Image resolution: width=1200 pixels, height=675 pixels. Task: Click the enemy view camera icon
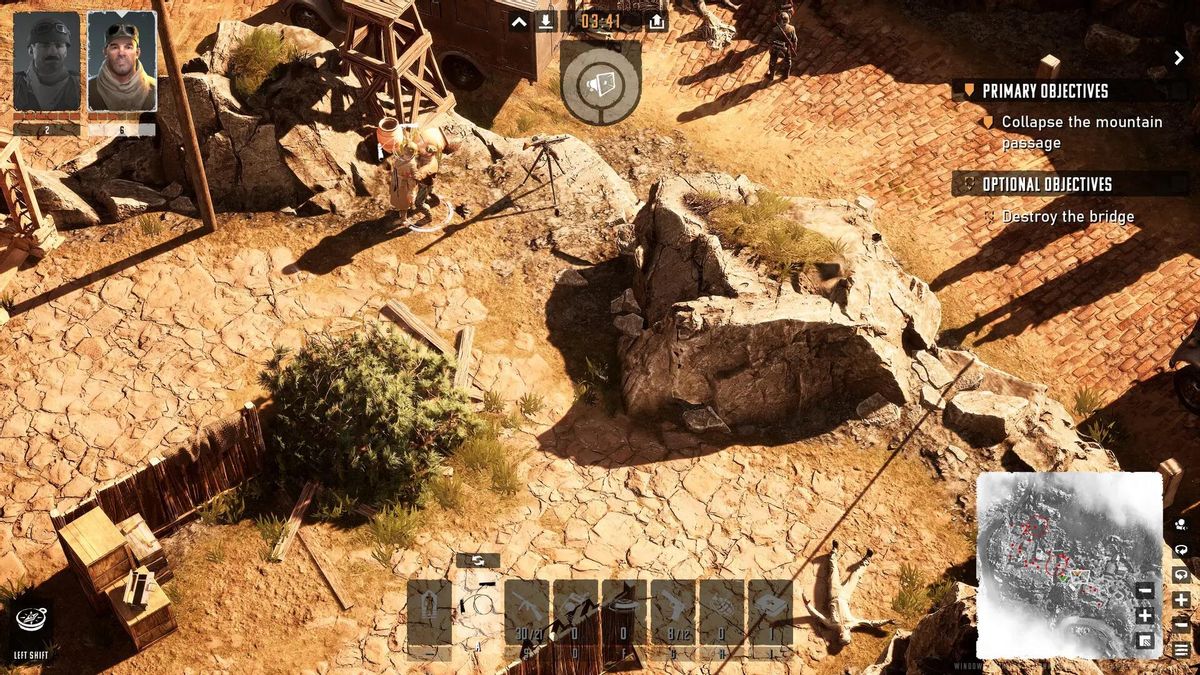coord(1182,524)
